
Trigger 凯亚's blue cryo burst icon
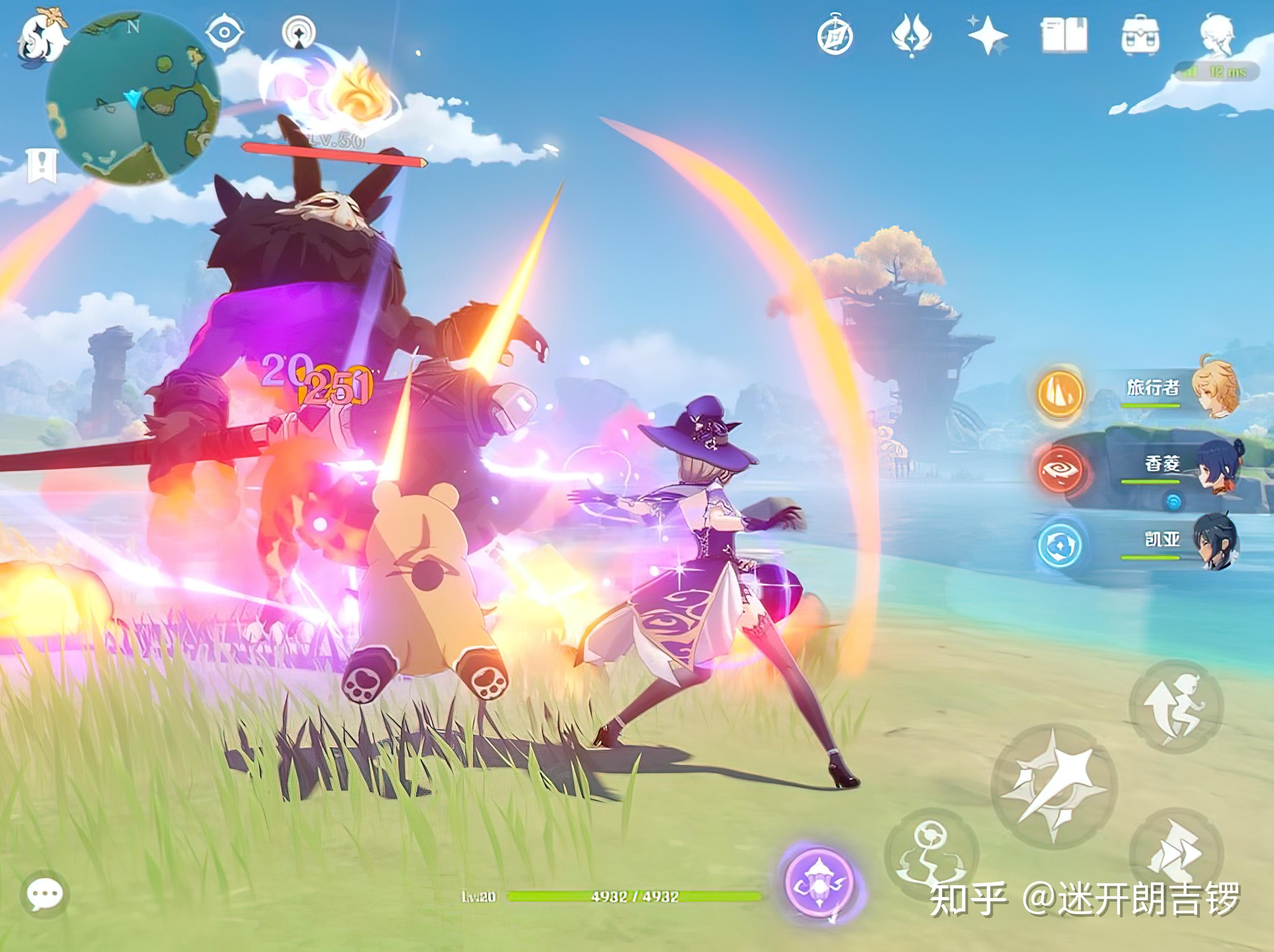(x=1060, y=545)
